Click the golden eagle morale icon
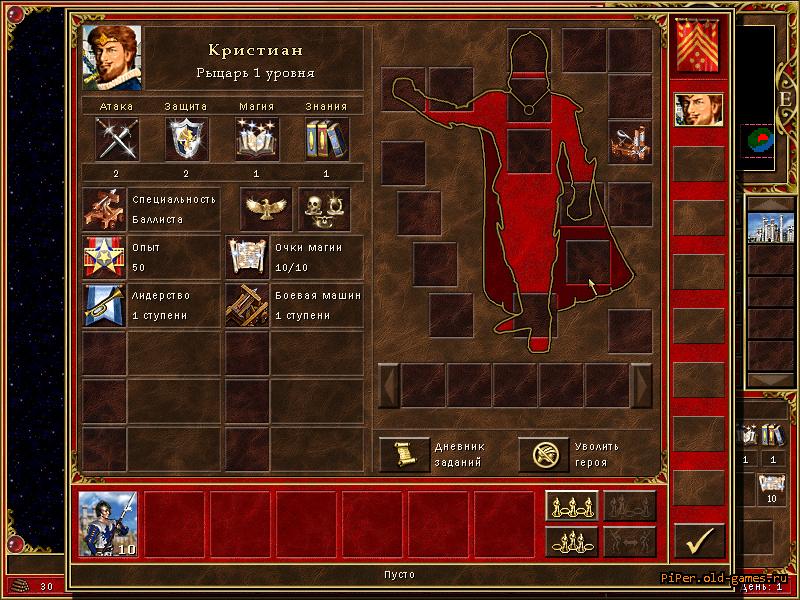Image resolution: width=800 pixels, height=600 pixels. pos(266,209)
